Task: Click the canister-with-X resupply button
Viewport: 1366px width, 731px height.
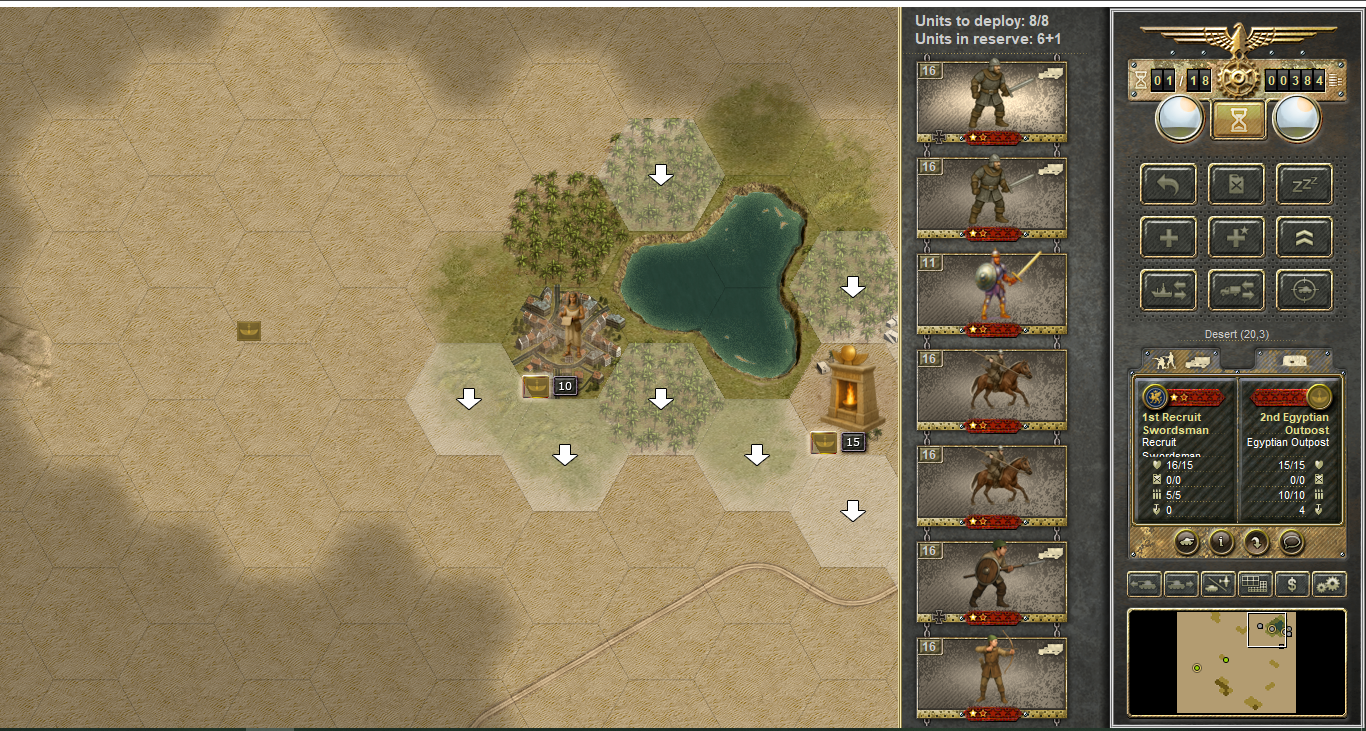Action: tap(1237, 185)
